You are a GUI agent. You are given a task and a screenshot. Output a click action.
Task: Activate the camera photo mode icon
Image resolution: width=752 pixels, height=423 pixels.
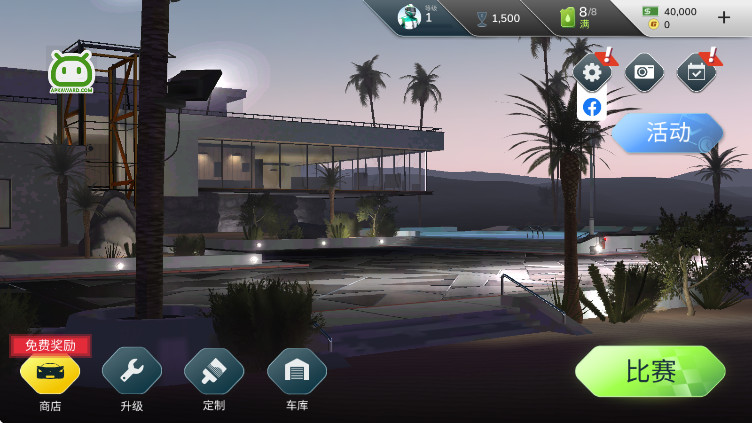644,72
